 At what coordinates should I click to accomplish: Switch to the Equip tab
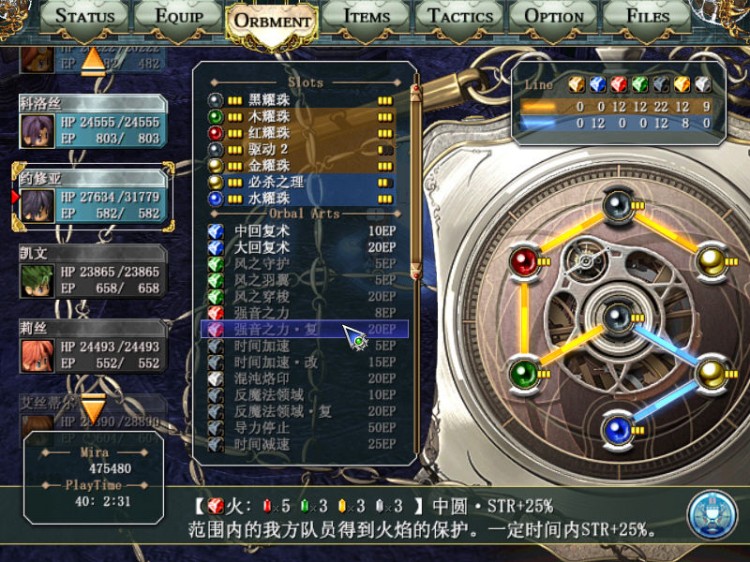179,16
